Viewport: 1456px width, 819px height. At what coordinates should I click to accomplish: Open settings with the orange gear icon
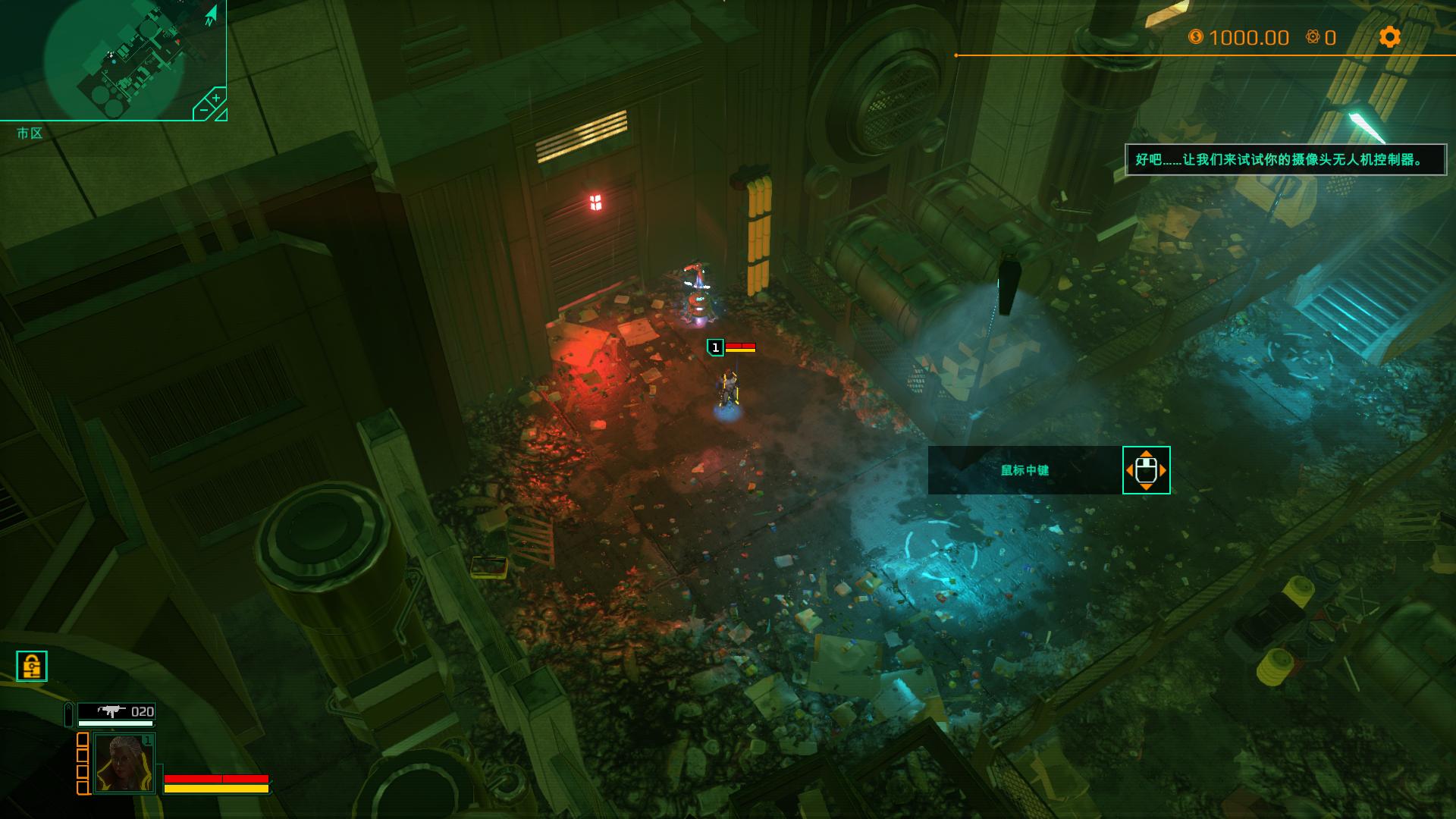point(1389,37)
